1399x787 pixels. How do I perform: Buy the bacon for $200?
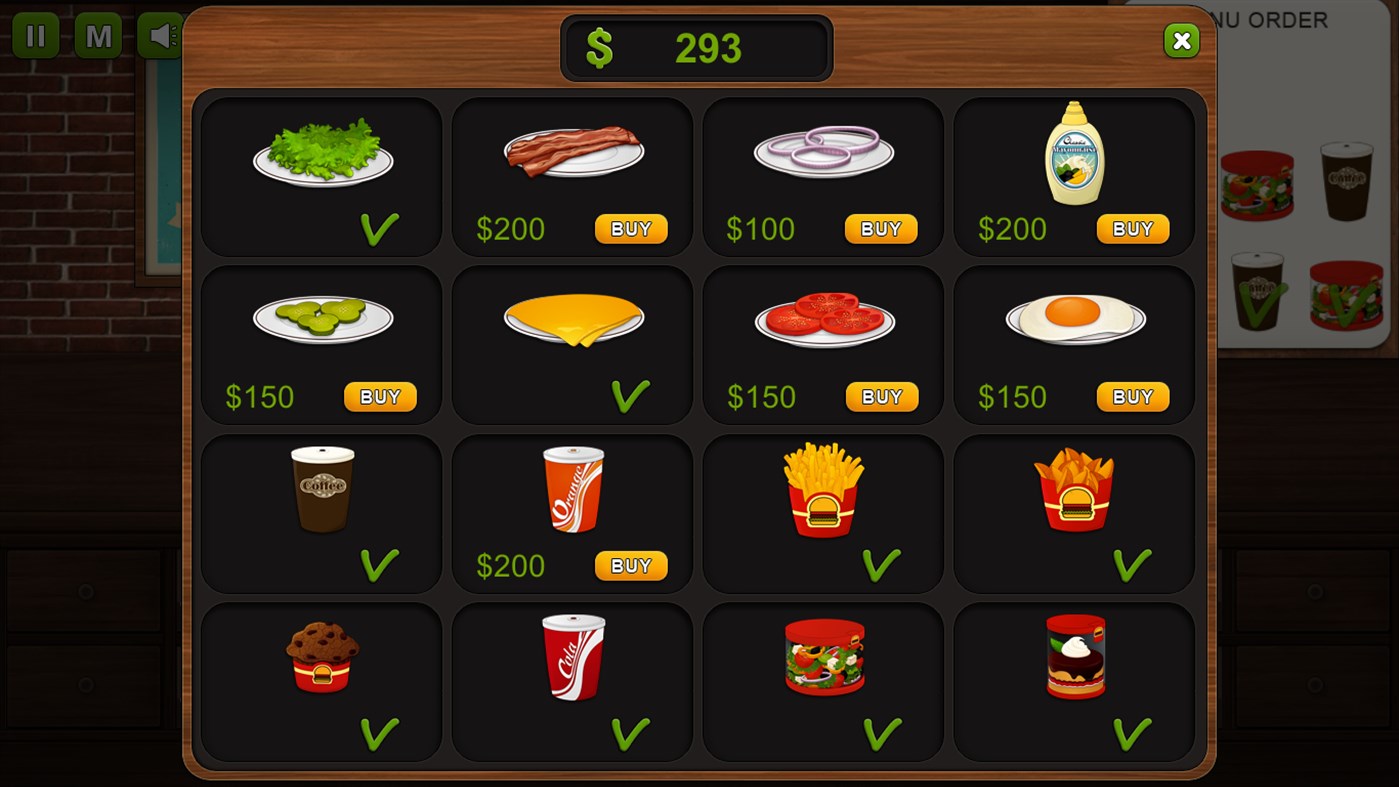[x=630, y=228]
